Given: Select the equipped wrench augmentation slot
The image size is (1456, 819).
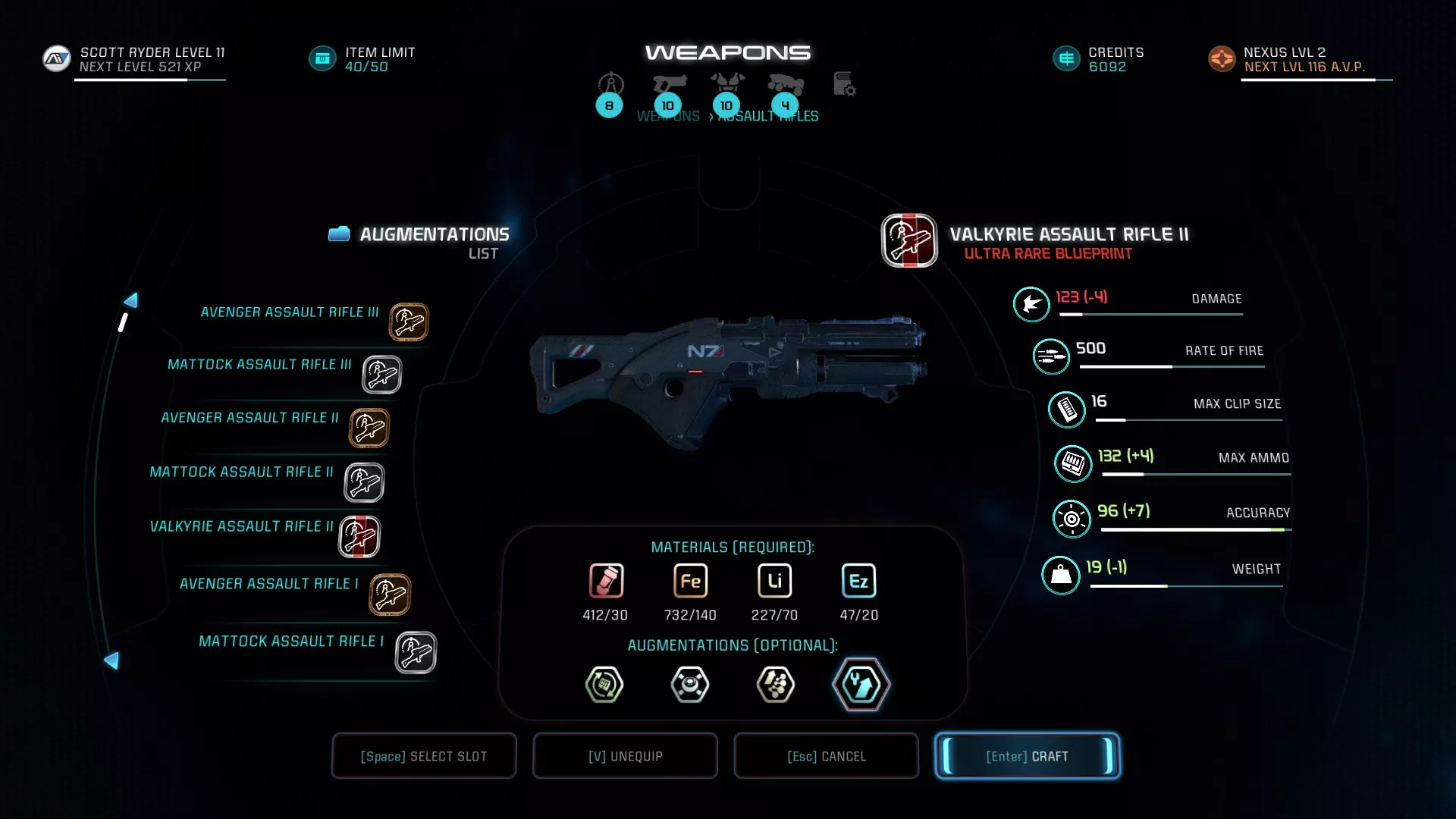Looking at the screenshot, I should pyautogui.click(x=861, y=685).
